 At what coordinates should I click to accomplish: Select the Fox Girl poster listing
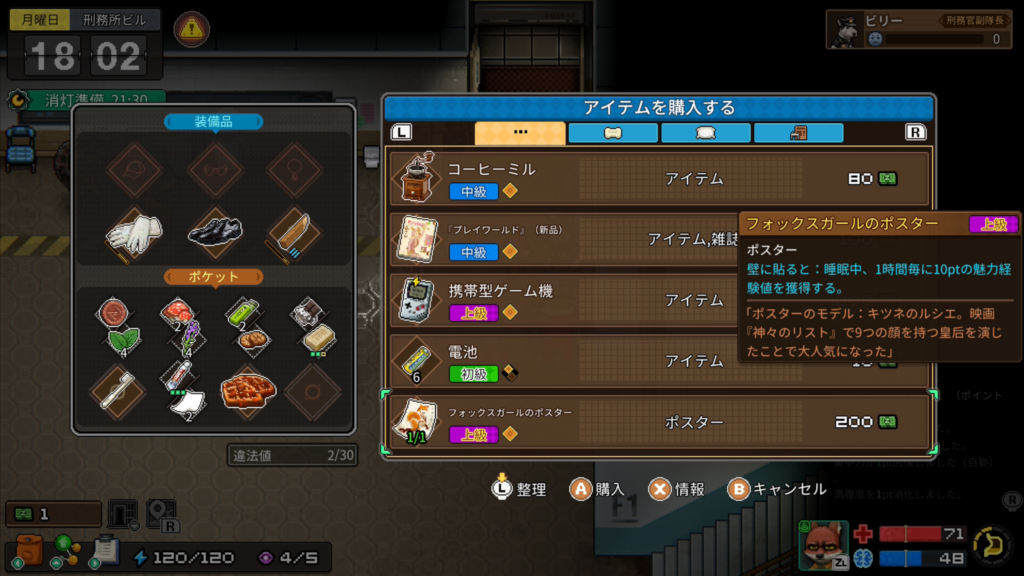(x=660, y=422)
